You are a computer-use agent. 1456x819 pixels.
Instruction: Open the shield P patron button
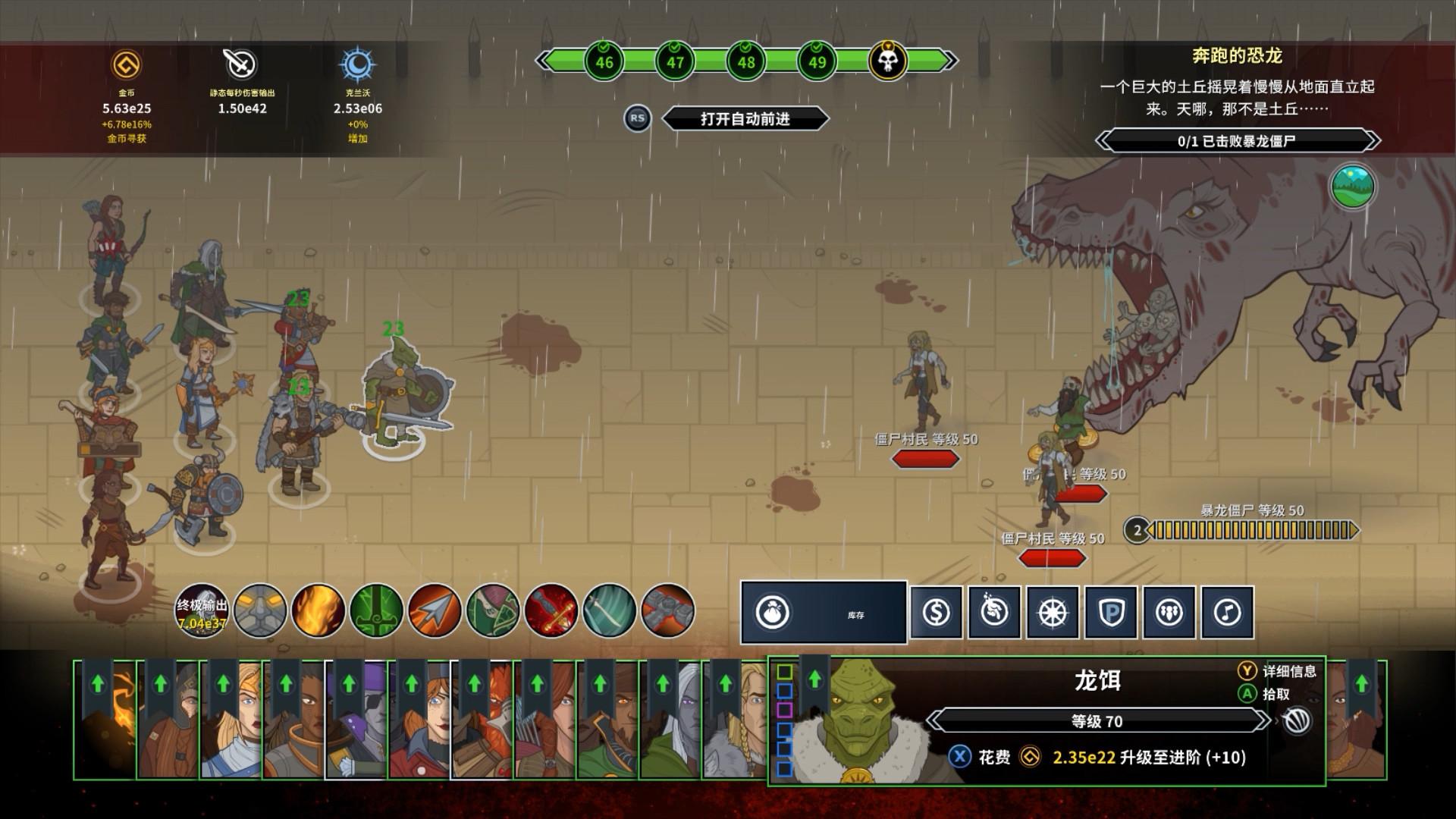[x=1111, y=612]
